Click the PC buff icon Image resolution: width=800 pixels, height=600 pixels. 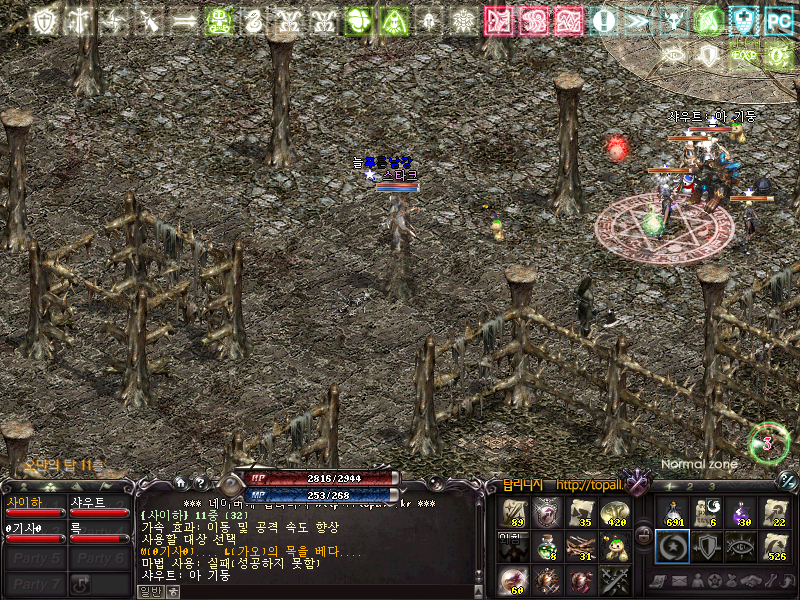[777, 20]
